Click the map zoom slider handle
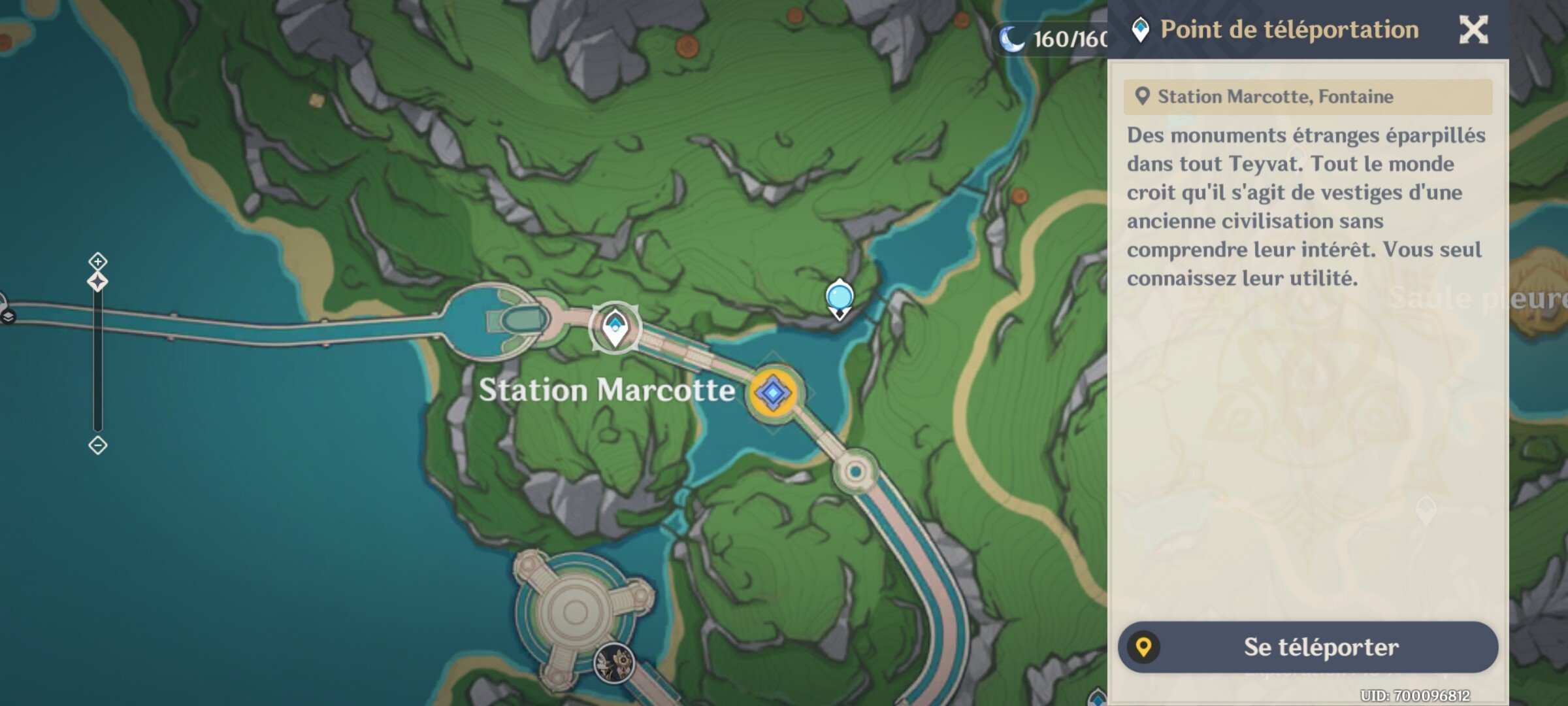1568x706 pixels. tap(97, 282)
